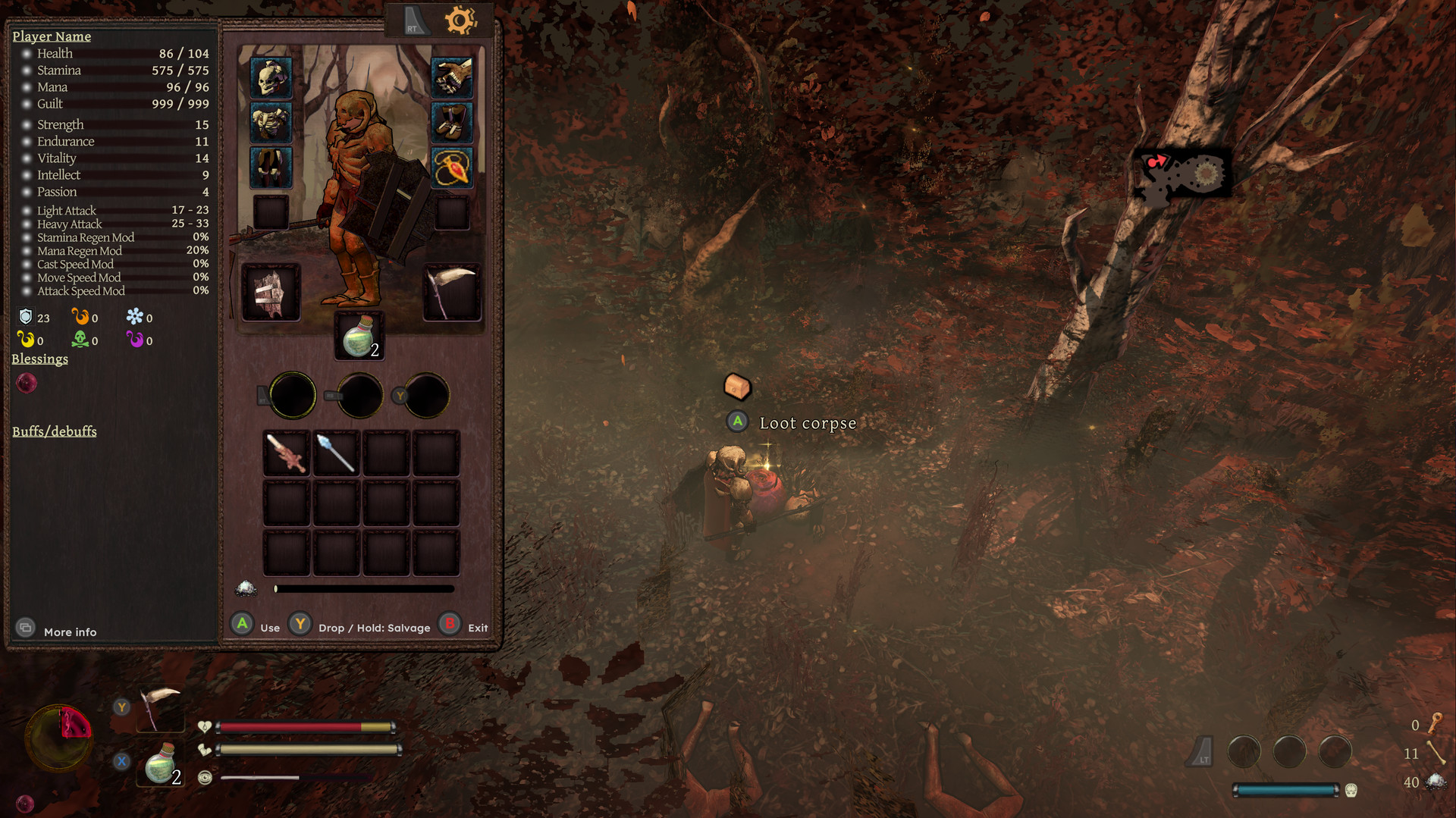Select the equipped gauntlets slot
This screenshot has width=1456, height=818.
point(453,79)
